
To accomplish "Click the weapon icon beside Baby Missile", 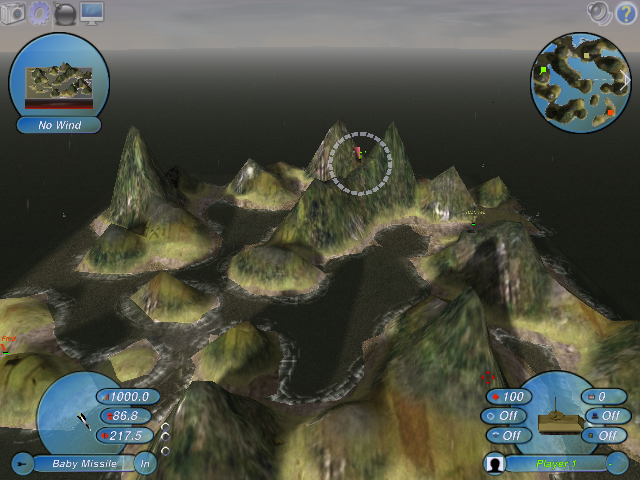I will point(22,463).
